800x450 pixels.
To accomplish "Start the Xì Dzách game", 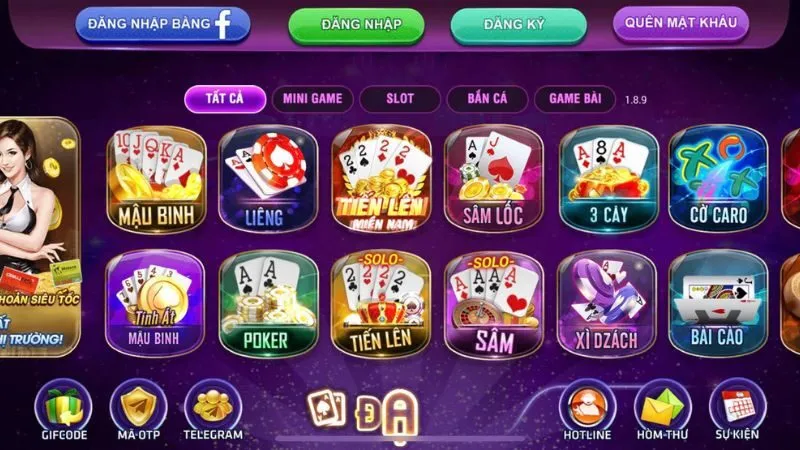I will (607, 304).
